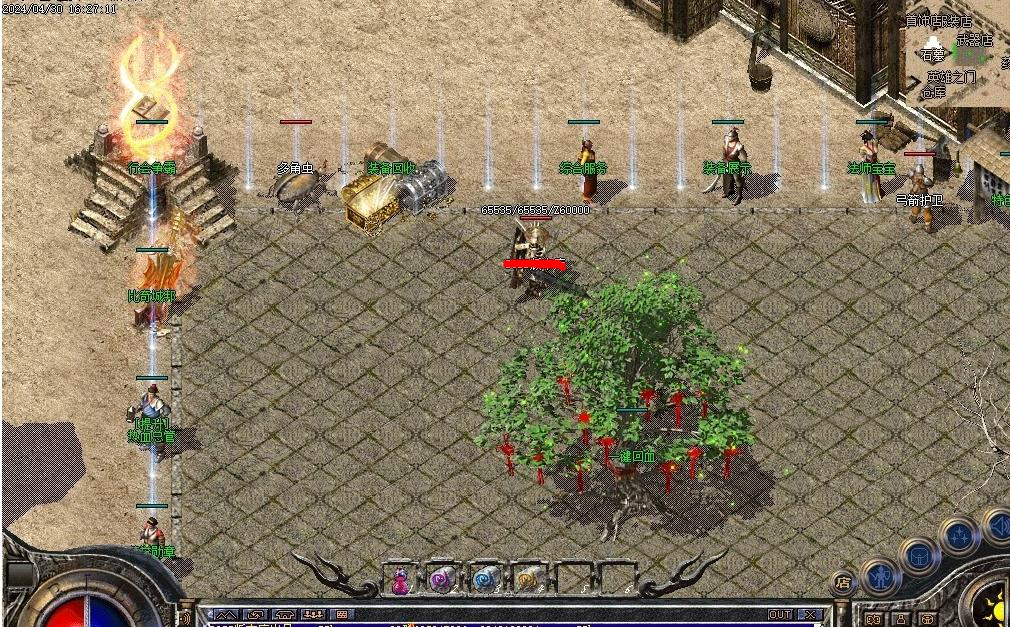This screenshot has width=1010, height=627.
Task: Toggle sound with the speaker button
Action: coord(998,525)
